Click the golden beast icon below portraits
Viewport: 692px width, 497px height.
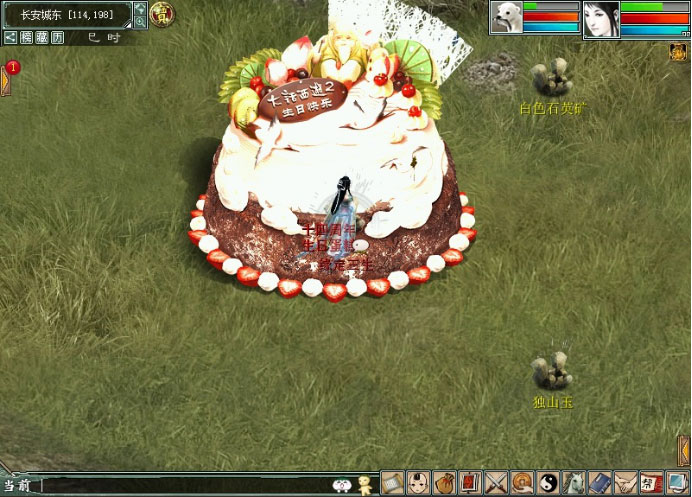point(678,51)
